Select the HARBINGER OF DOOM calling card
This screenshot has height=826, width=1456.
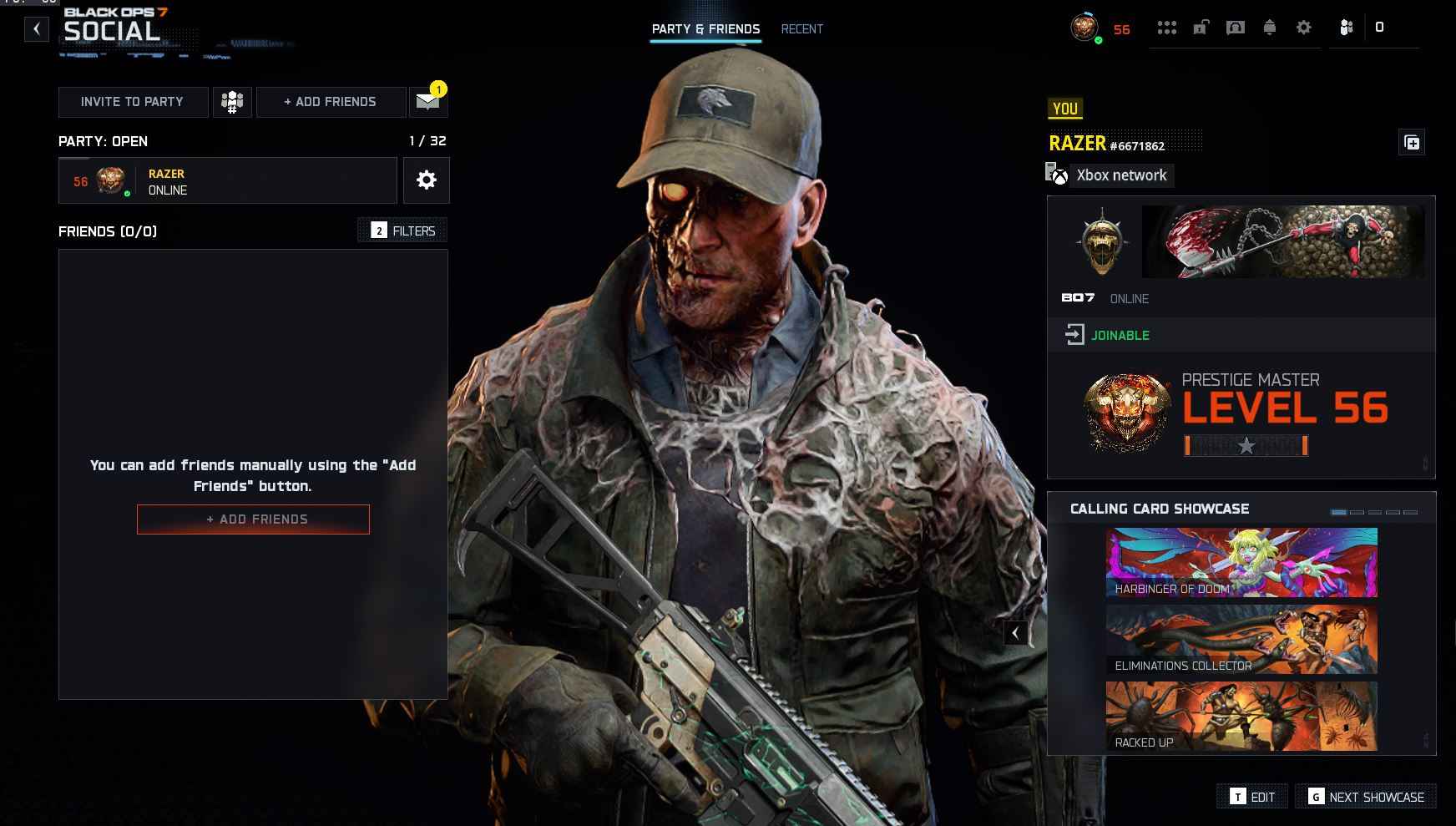point(1241,561)
